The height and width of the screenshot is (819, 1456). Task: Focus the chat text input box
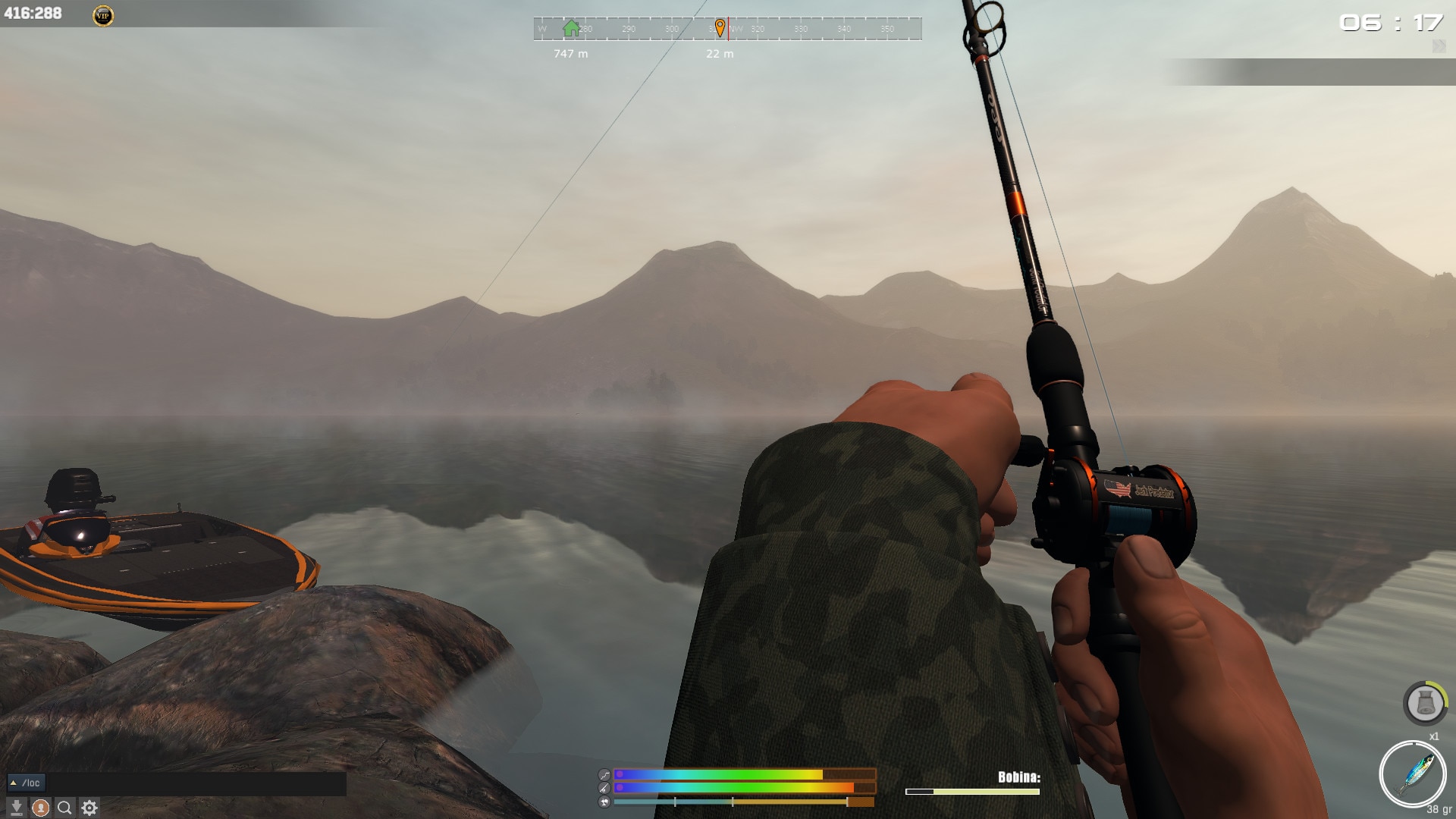(196, 783)
